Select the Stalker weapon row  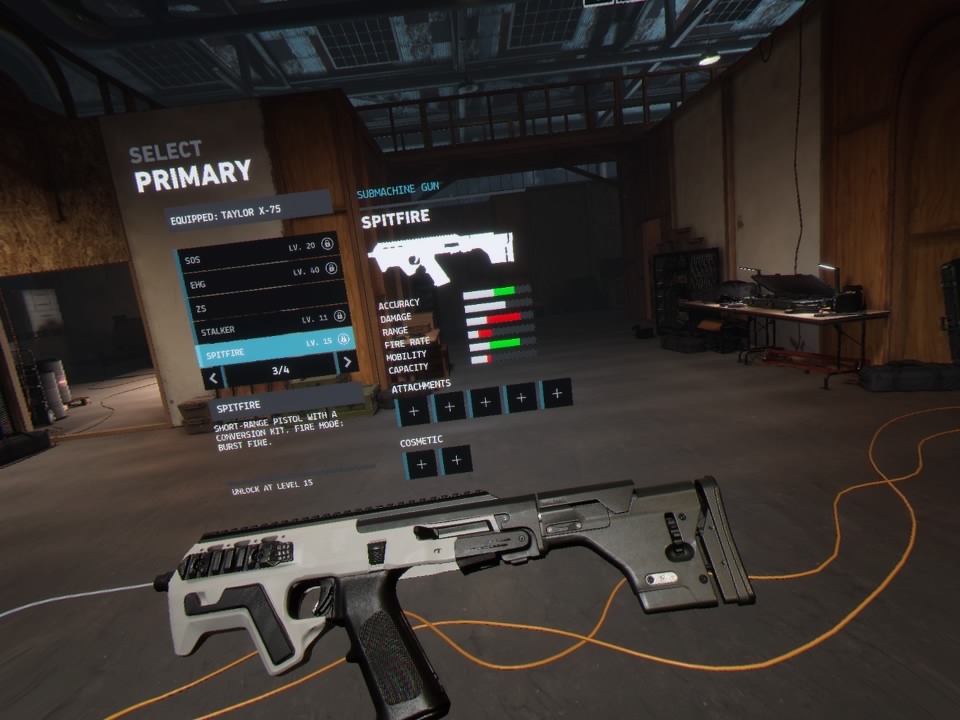[268, 325]
